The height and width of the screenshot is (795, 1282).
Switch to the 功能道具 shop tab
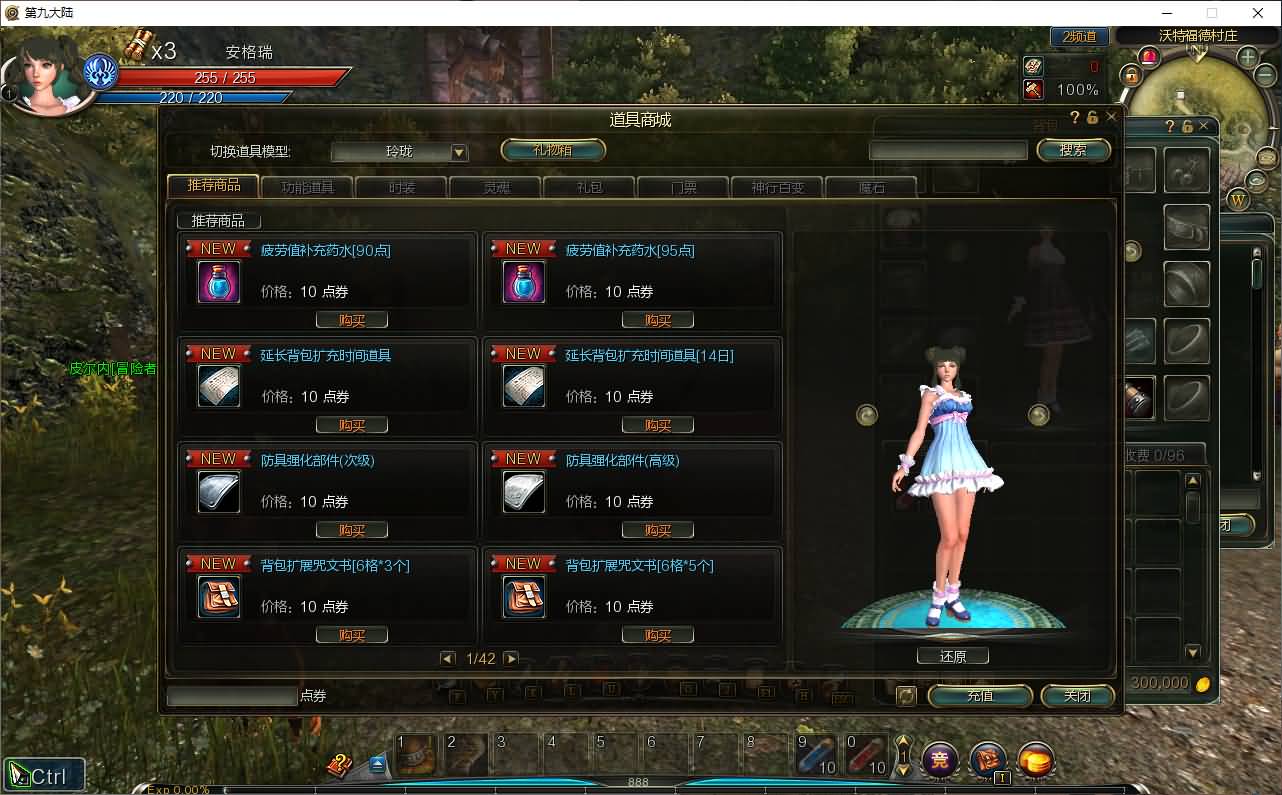307,187
